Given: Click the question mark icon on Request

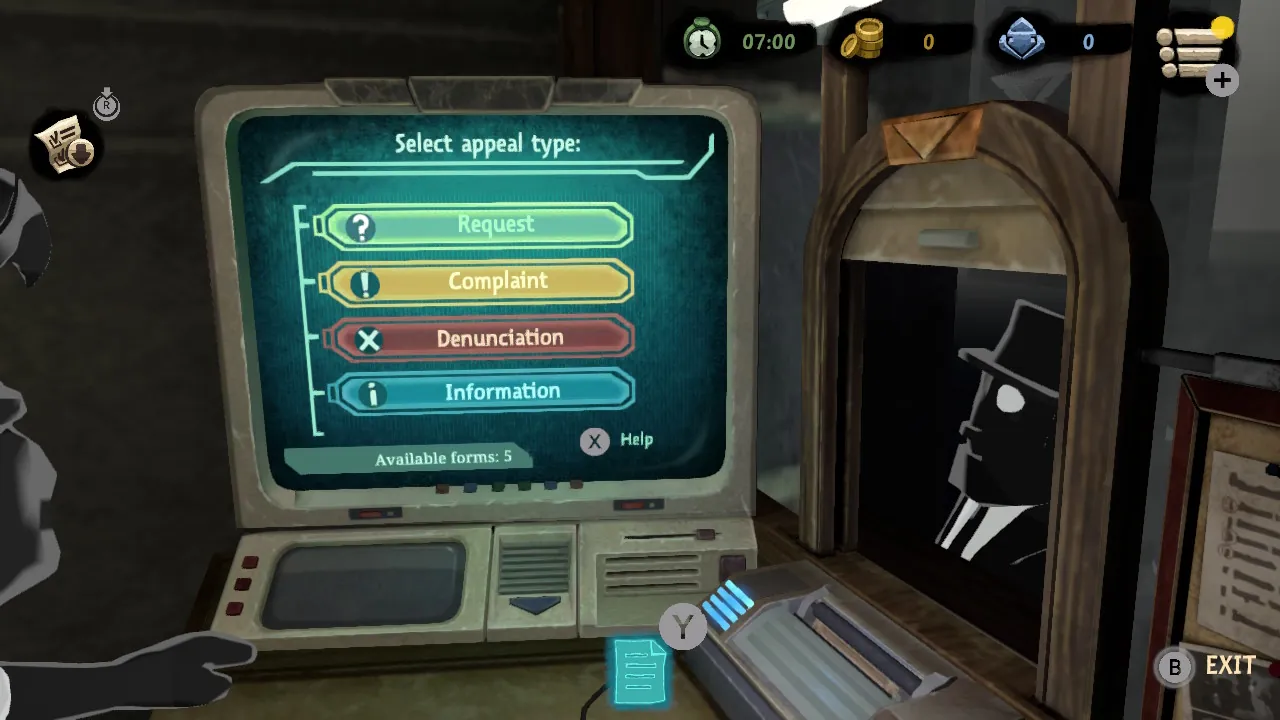Looking at the screenshot, I should [x=360, y=226].
